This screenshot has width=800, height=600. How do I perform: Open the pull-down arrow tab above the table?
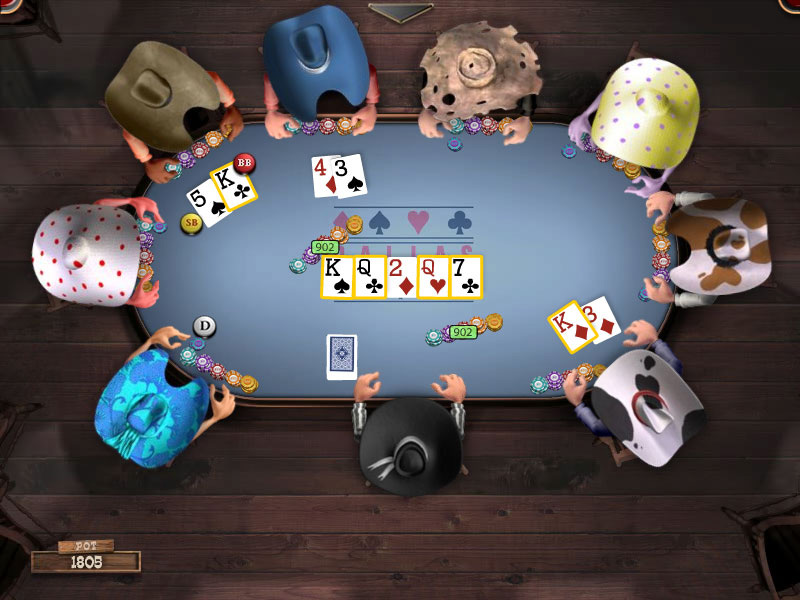(x=400, y=11)
